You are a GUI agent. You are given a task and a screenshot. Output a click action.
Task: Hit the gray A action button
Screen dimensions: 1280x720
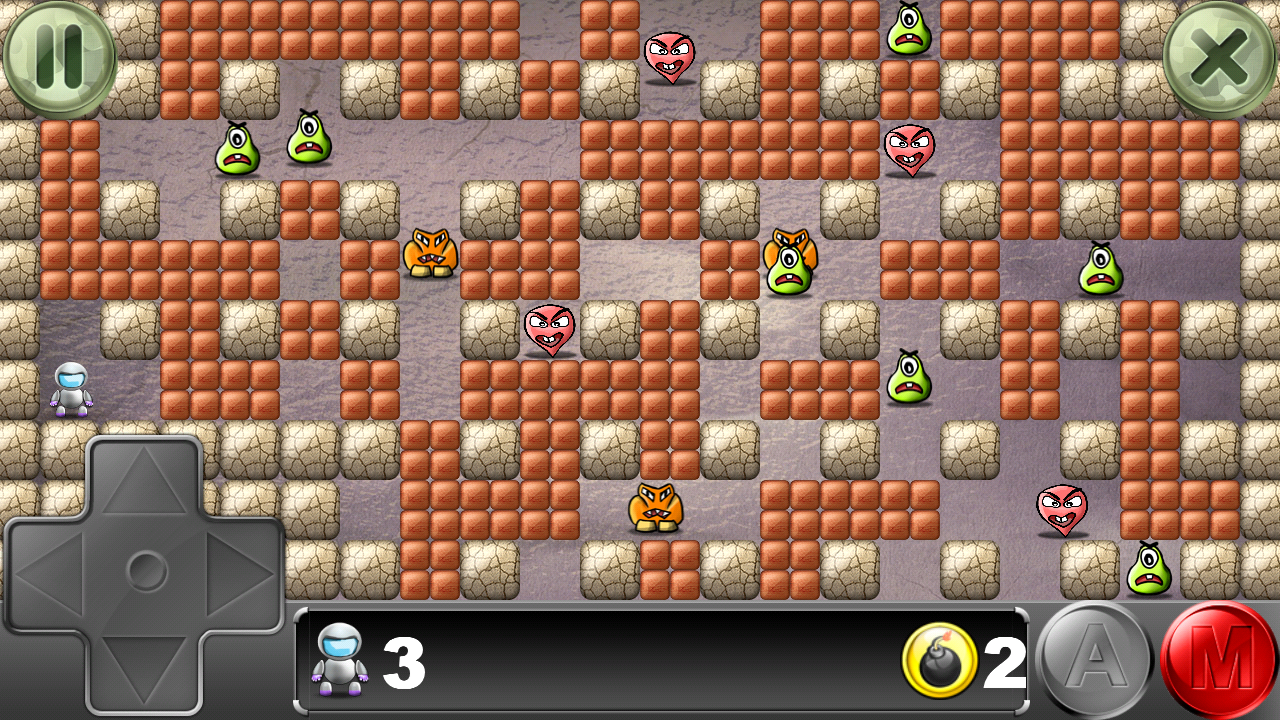click(x=1095, y=660)
